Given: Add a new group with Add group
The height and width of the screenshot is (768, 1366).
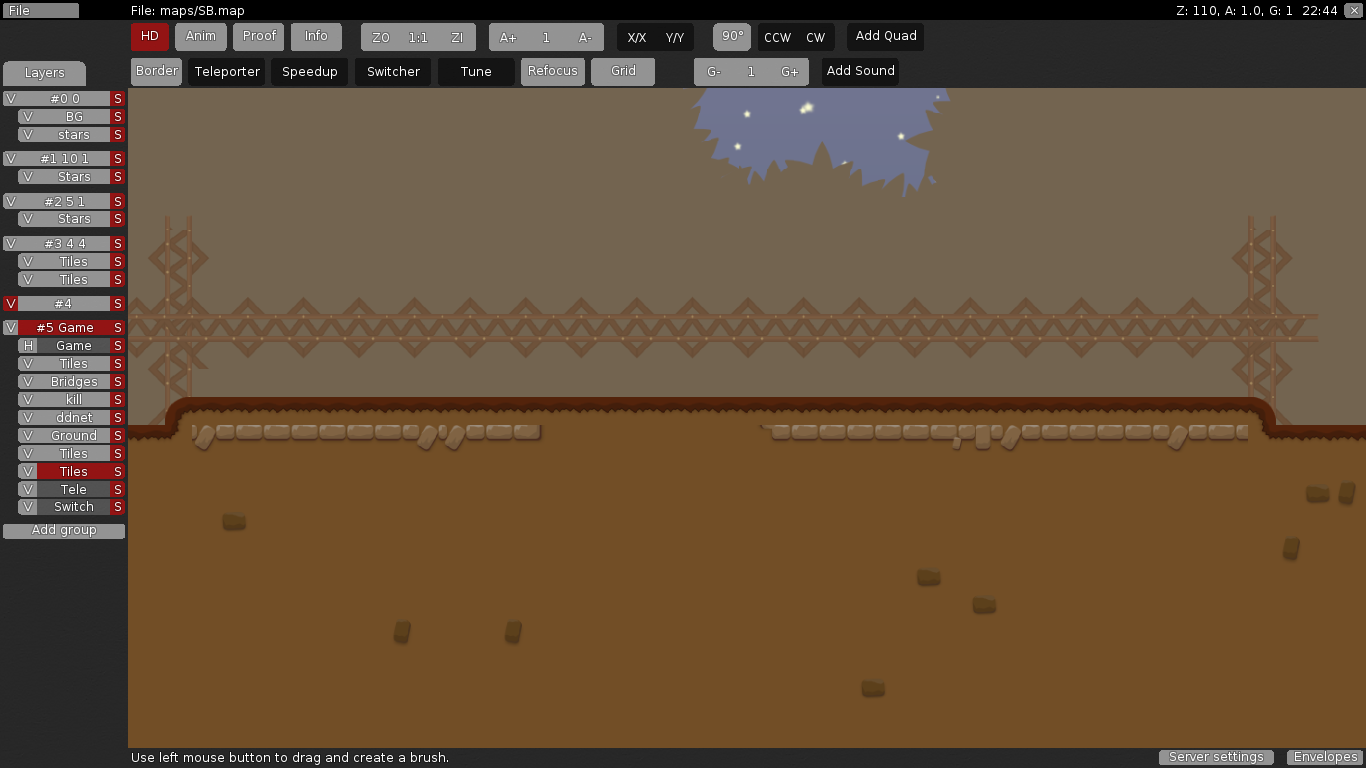Looking at the screenshot, I should [x=63, y=530].
